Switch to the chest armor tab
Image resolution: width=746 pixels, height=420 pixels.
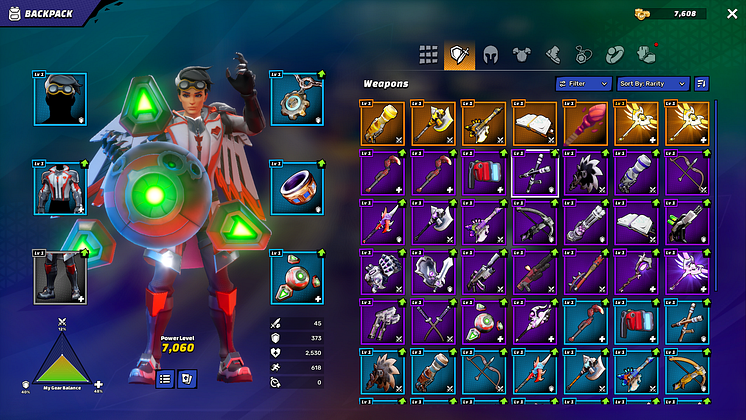(x=521, y=55)
